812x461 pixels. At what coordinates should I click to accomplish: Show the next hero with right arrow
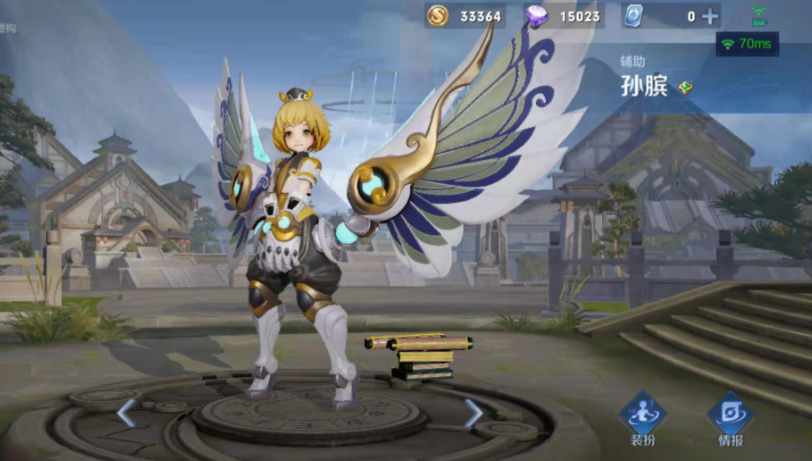click(473, 412)
